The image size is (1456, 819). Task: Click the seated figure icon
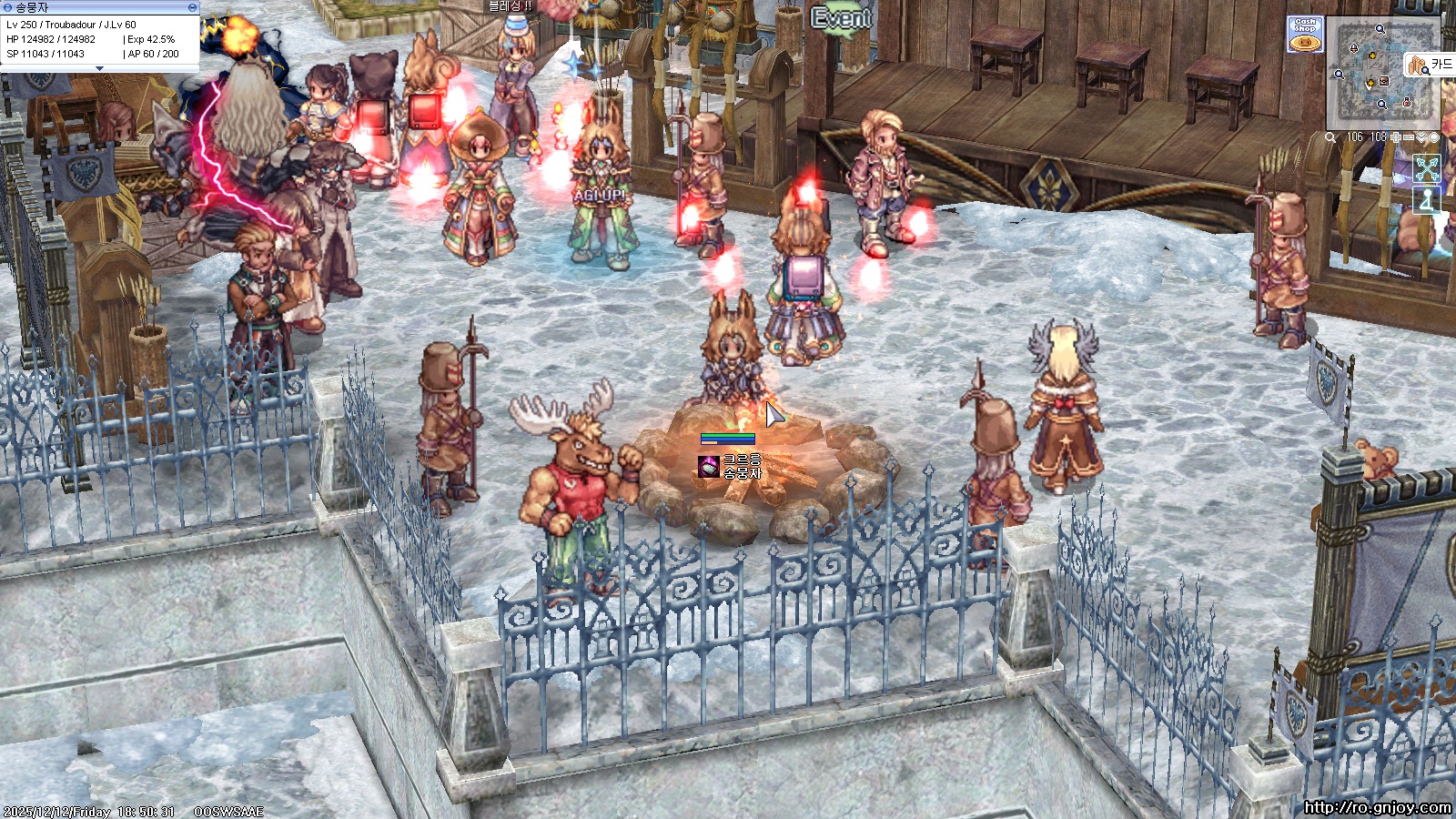click(x=1427, y=200)
